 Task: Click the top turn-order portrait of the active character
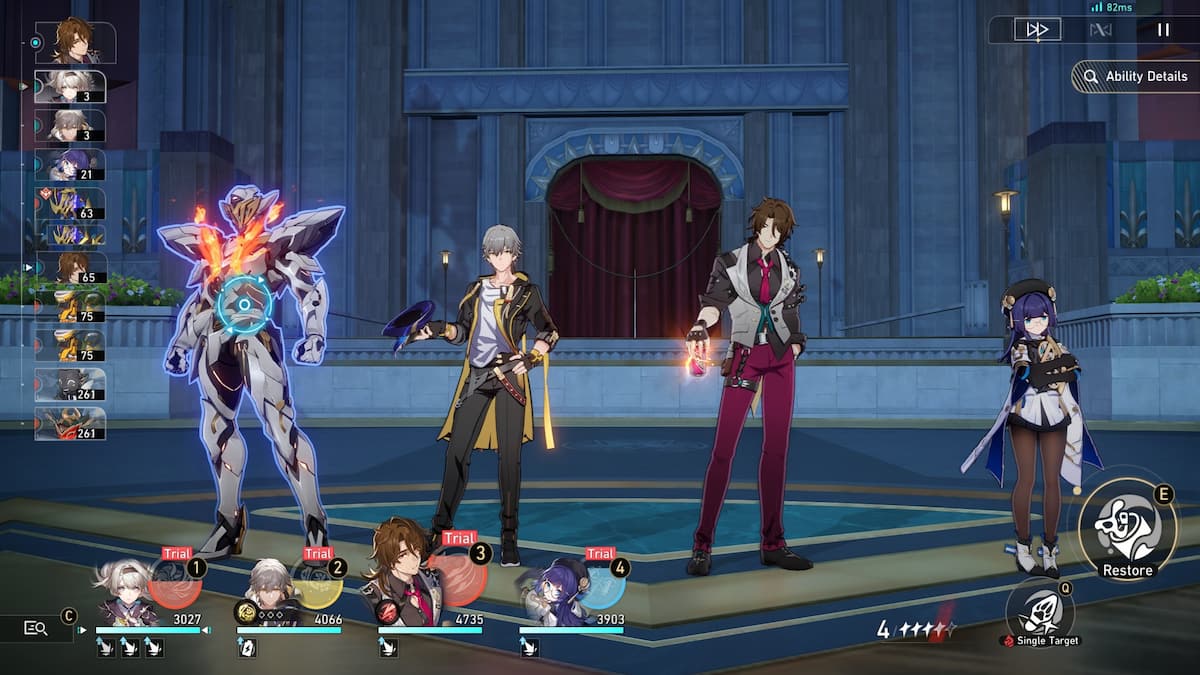coord(75,42)
